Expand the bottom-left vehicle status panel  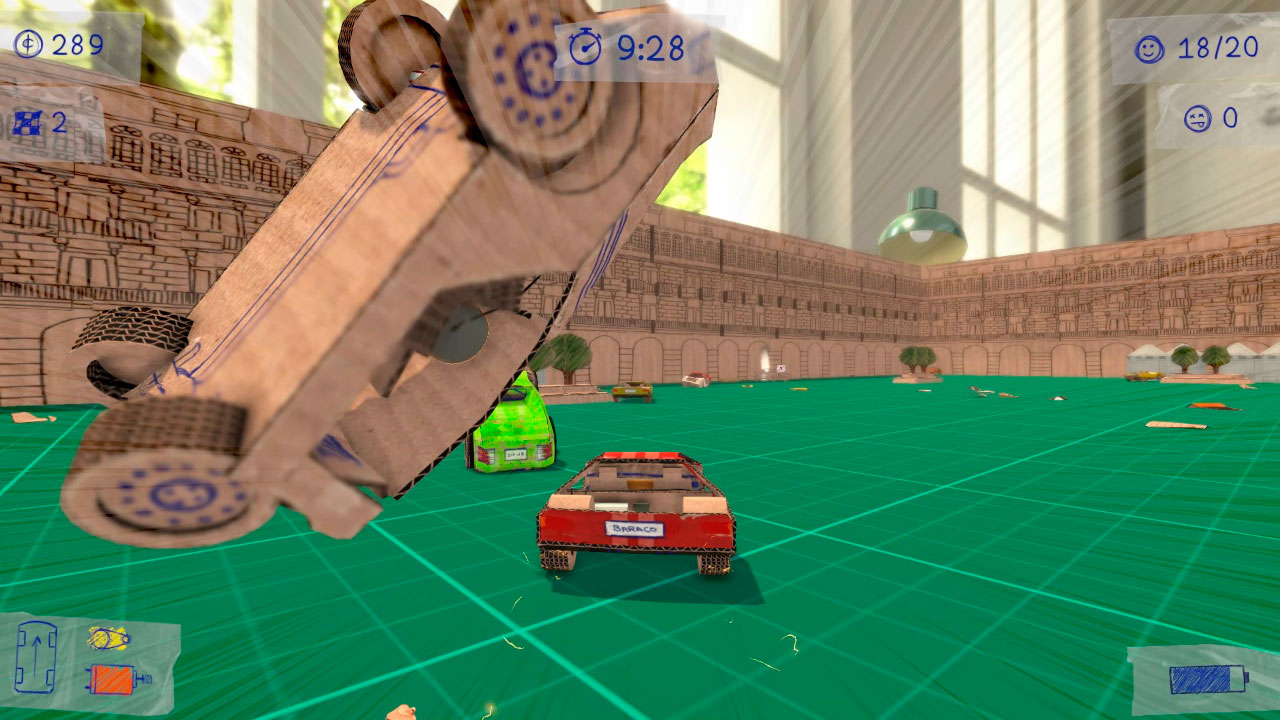(90, 658)
